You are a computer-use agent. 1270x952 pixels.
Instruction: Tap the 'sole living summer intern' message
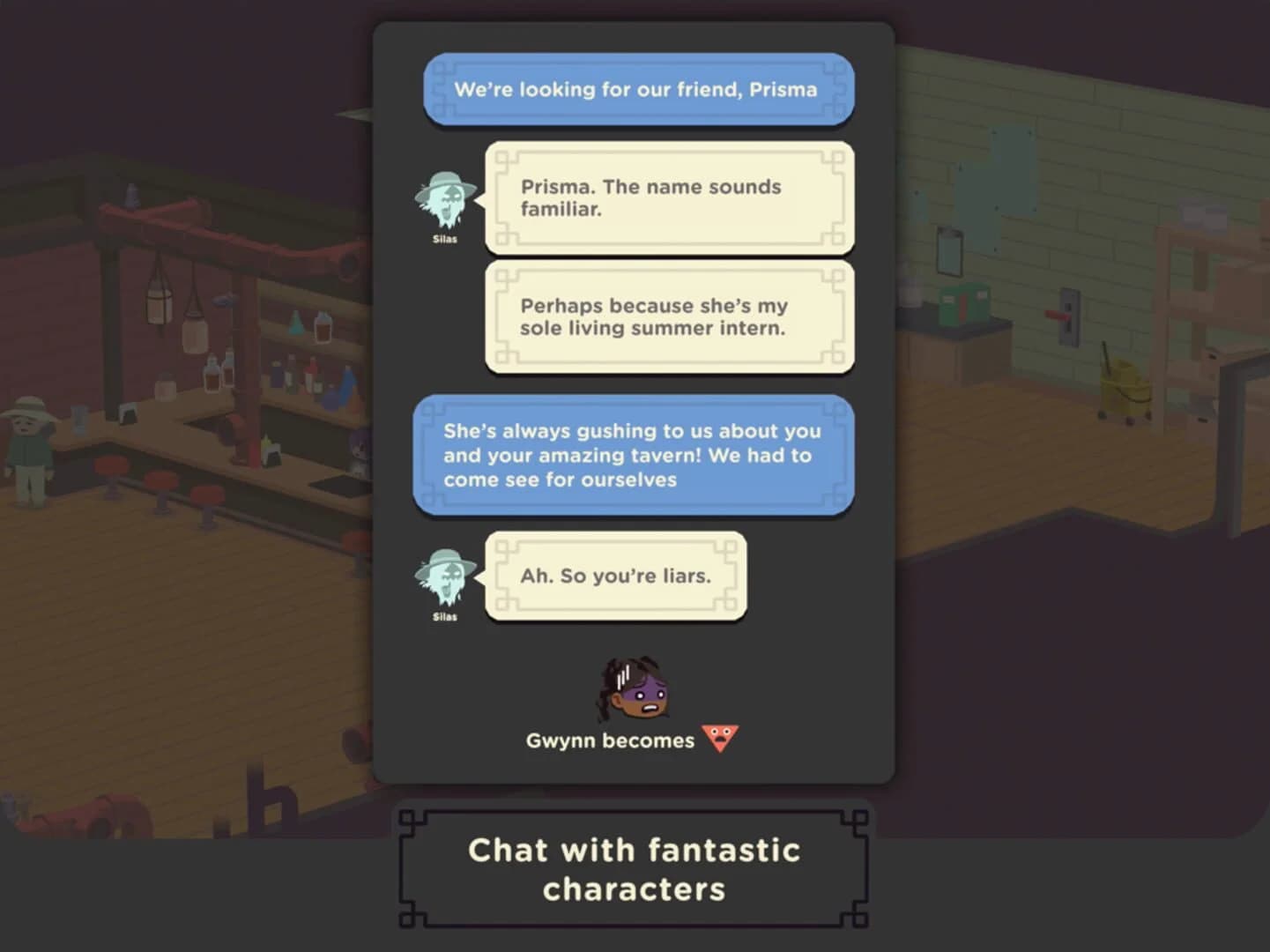tap(668, 317)
